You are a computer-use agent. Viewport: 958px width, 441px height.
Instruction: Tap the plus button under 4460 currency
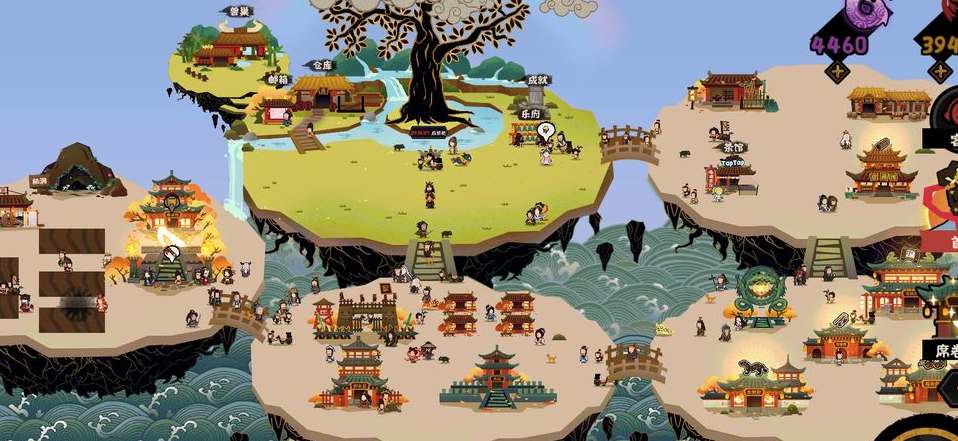click(x=836, y=71)
